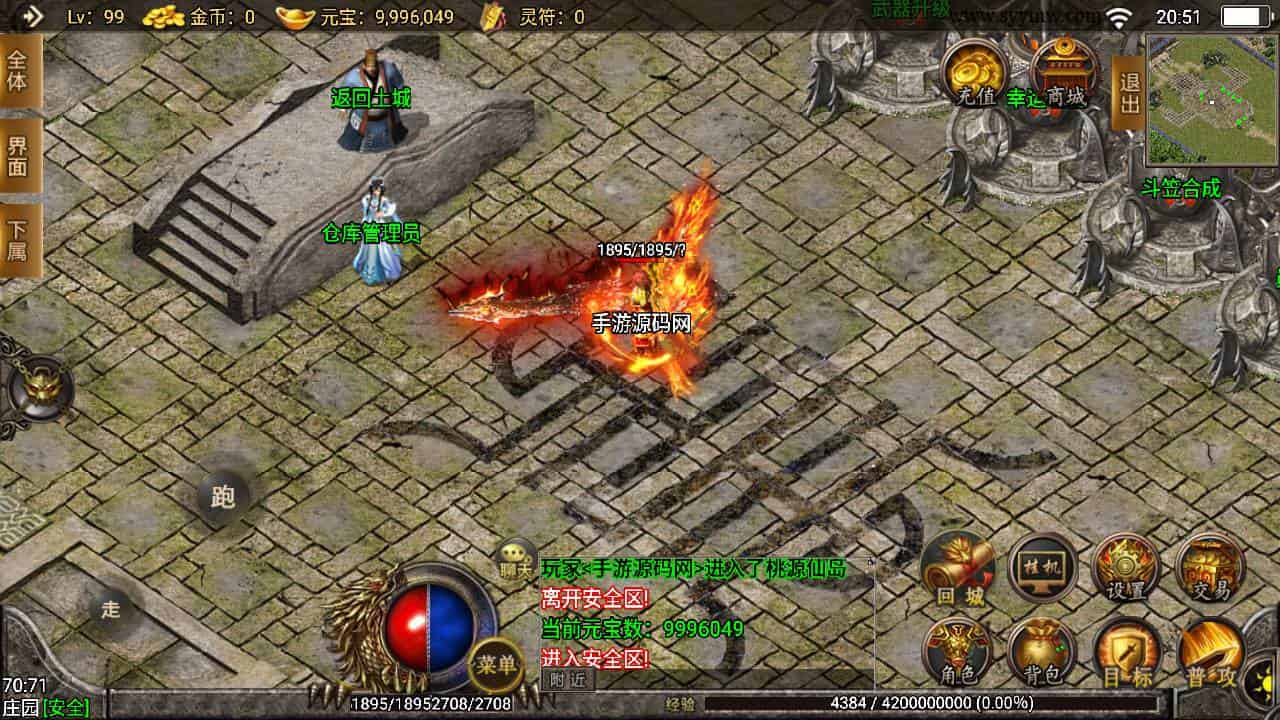Tap the 退出 exit button
The height and width of the screenshot is (720, 1280).
pos(1129,93)
